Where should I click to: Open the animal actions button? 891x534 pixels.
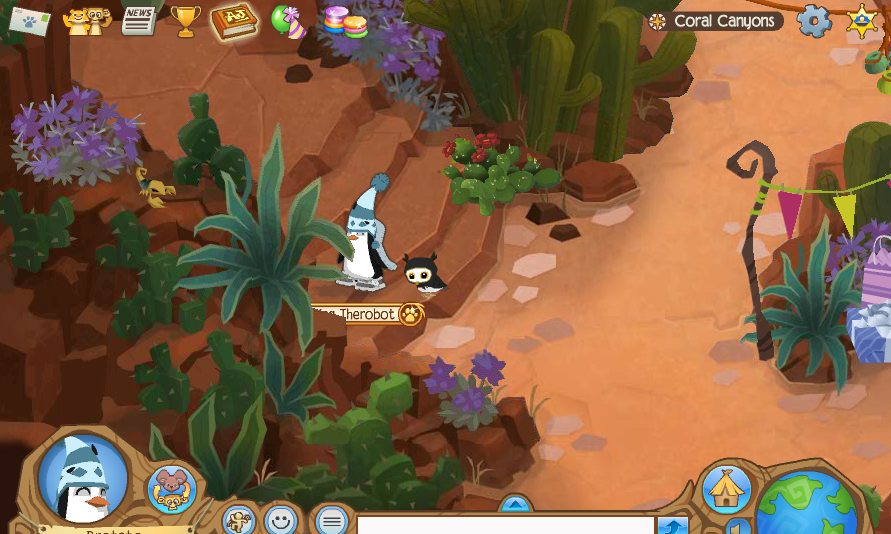point(238,520)
